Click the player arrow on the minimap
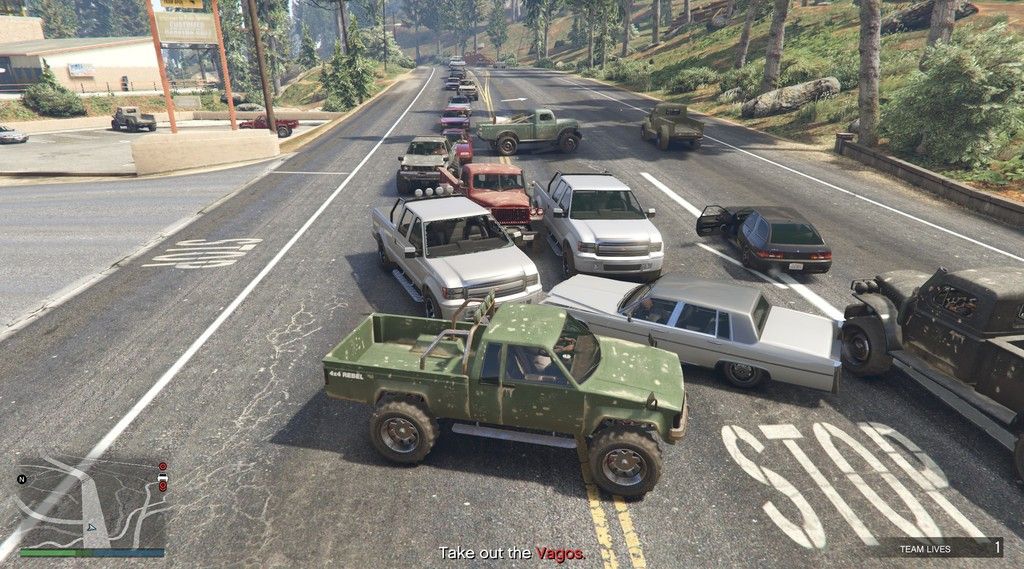Viewport: 1024px width, 569px height. click(x=91, y=527)
